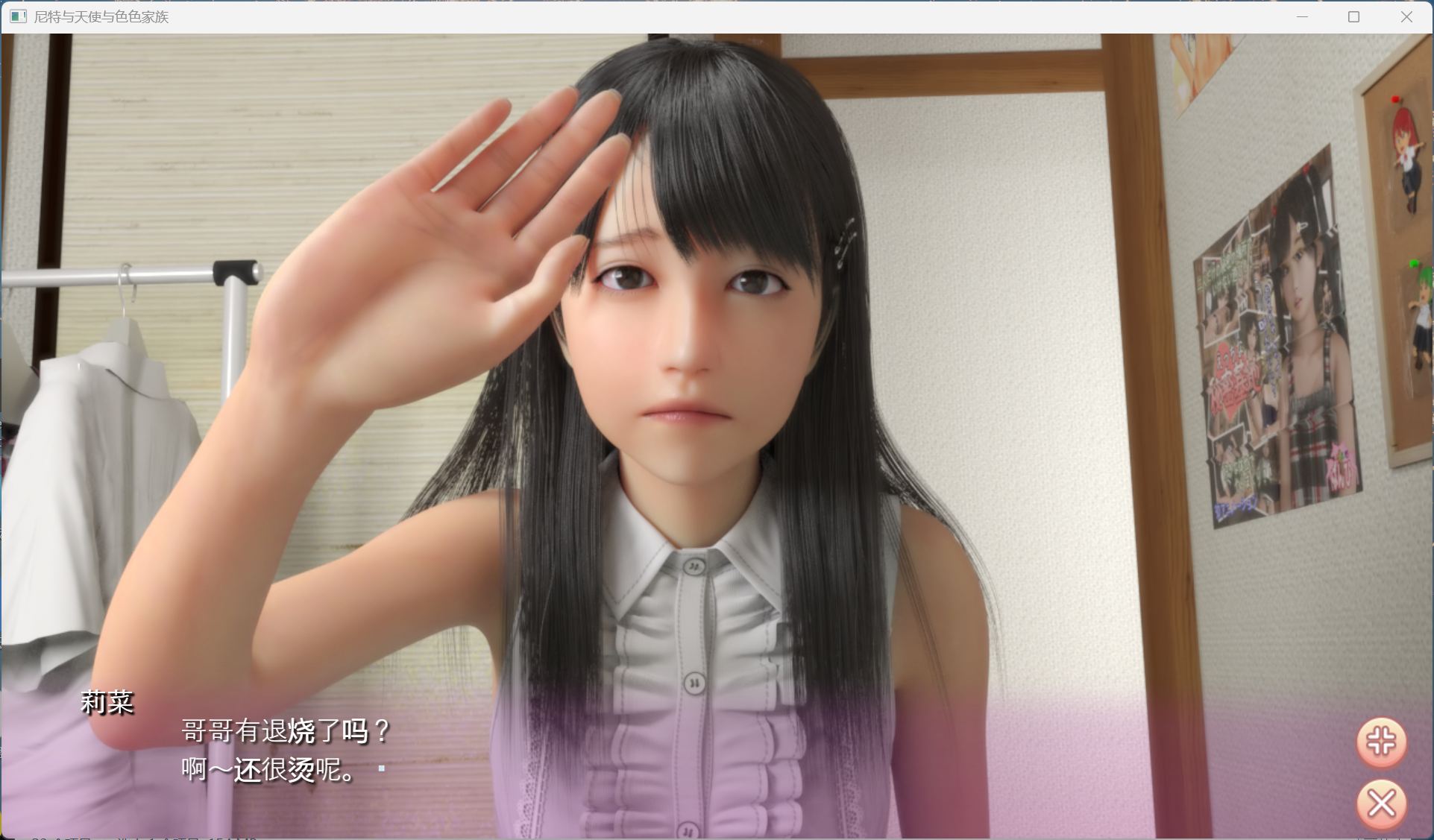Image resolution: width=1434 pixels, height=840 pixels.
Task: Click the taskbar sliver at the screen bottom edge
Action: tap(716, 839)
